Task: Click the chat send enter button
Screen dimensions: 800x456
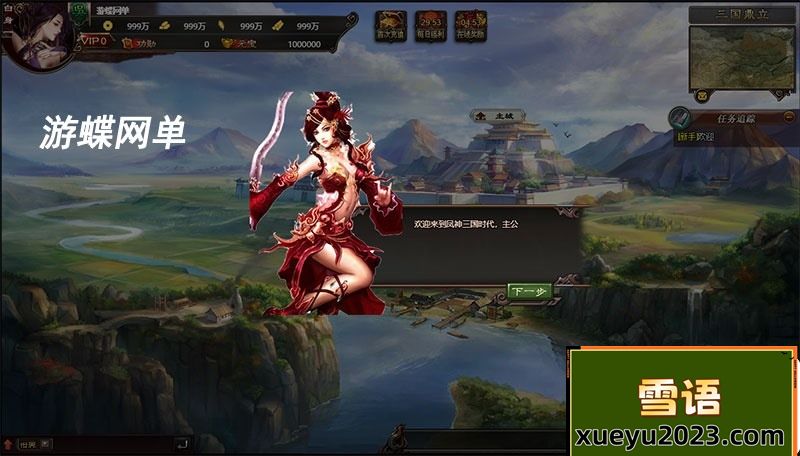Action: 181,444
